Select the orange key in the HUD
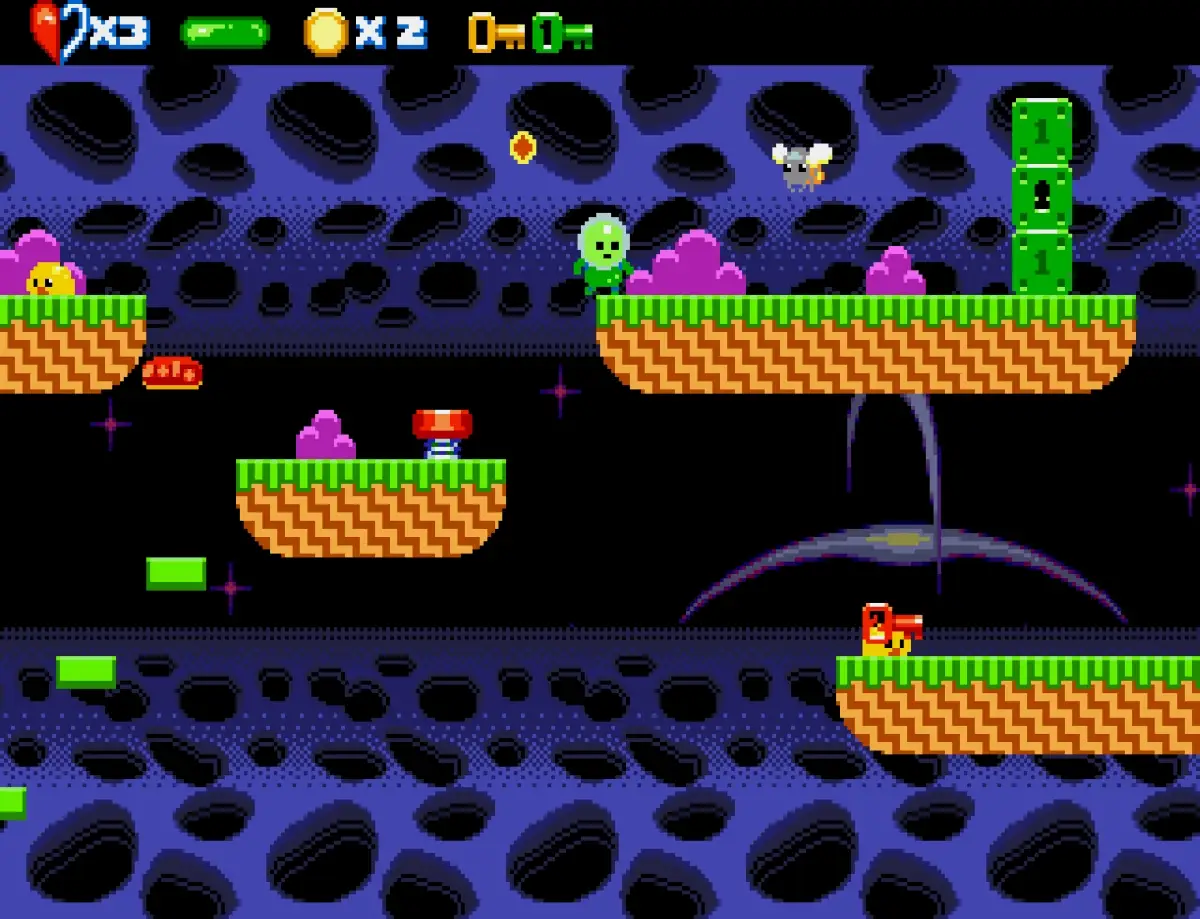This screenshot has height=919, width=1200. pos(496,33)
